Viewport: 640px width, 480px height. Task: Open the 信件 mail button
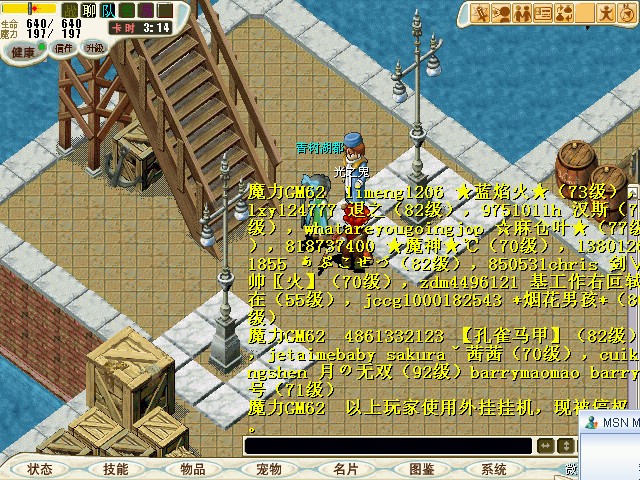[x=65, y=48]
